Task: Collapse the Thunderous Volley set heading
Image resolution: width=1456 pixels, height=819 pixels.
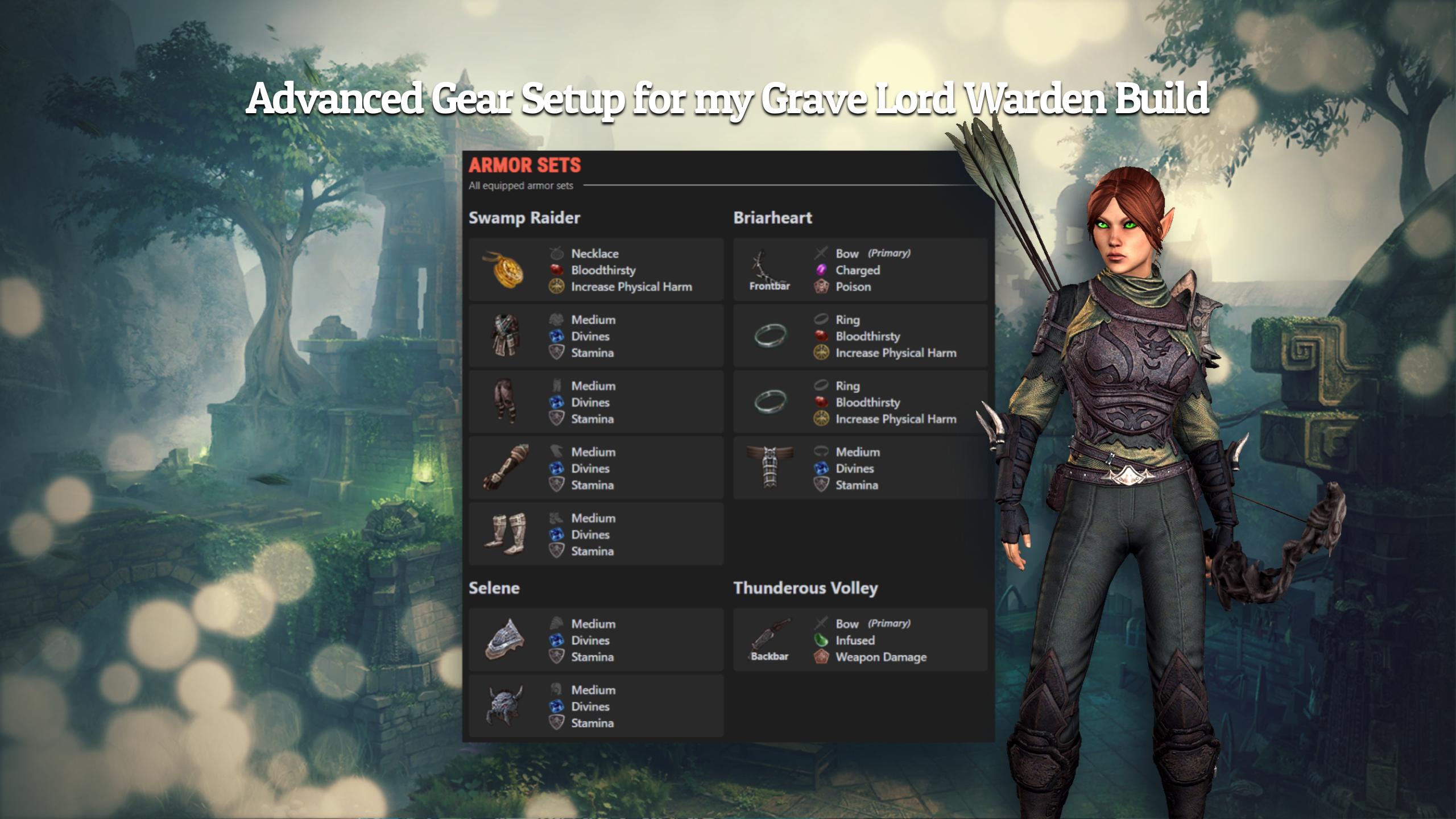Action: 806,588
